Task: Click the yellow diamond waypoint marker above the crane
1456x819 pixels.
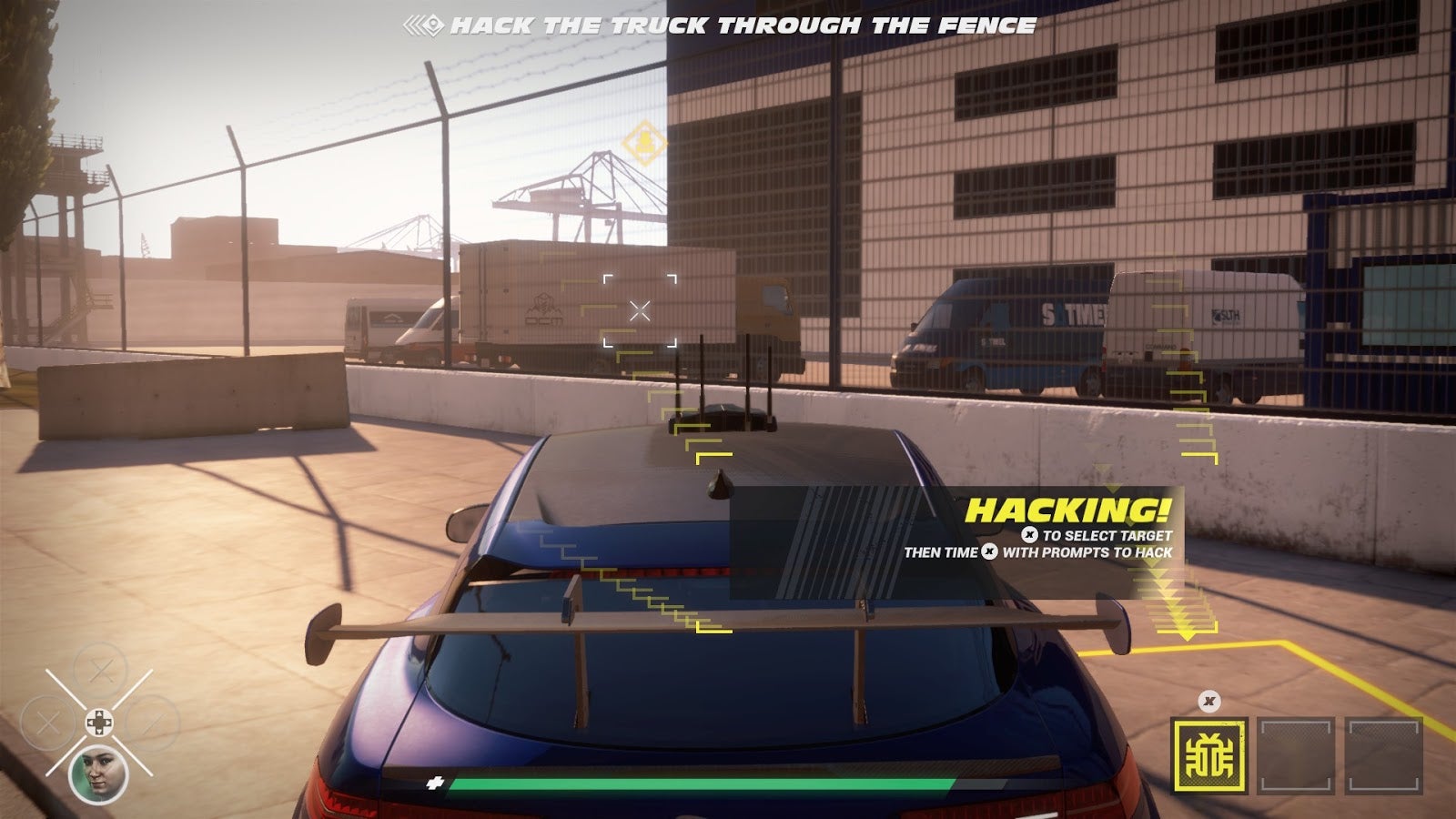Action: [644, 142]
